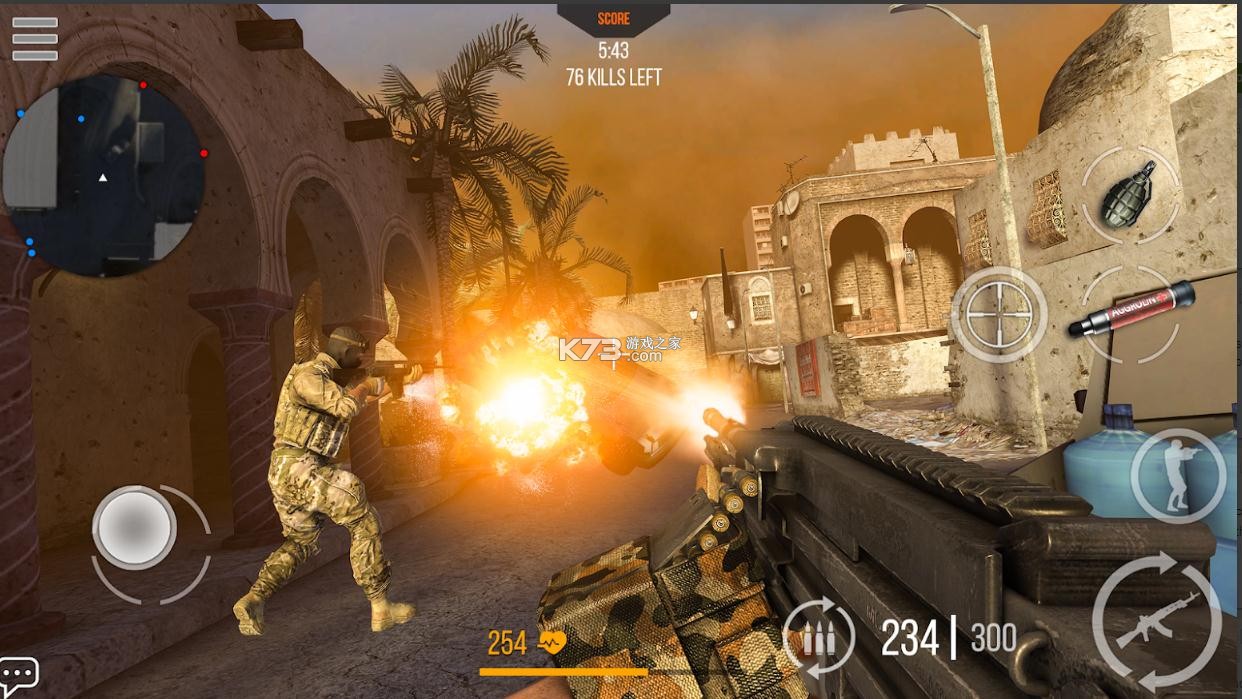Switch weapon with the rifle swap button
Viewport: 1242px width, 699px height.
click(1157, 618)
